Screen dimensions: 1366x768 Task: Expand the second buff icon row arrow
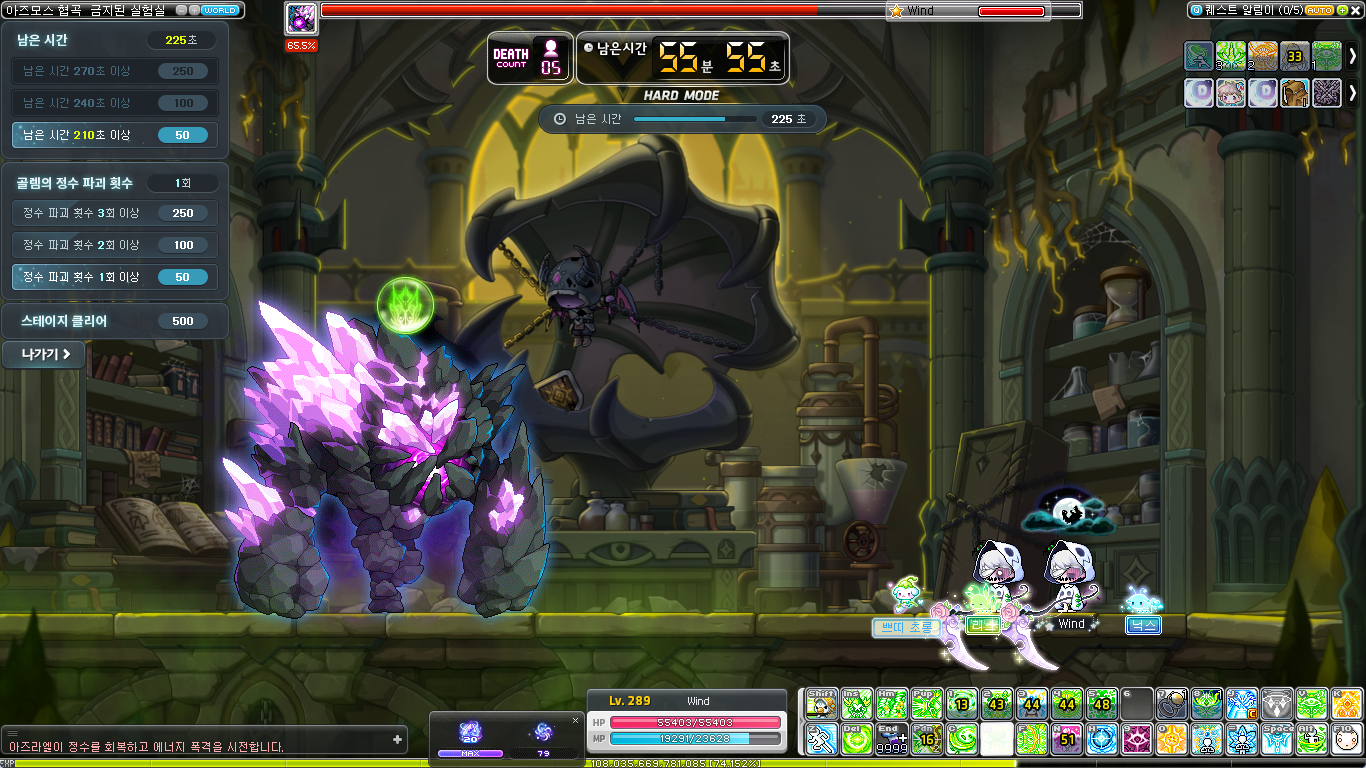tap(1353, 93)
